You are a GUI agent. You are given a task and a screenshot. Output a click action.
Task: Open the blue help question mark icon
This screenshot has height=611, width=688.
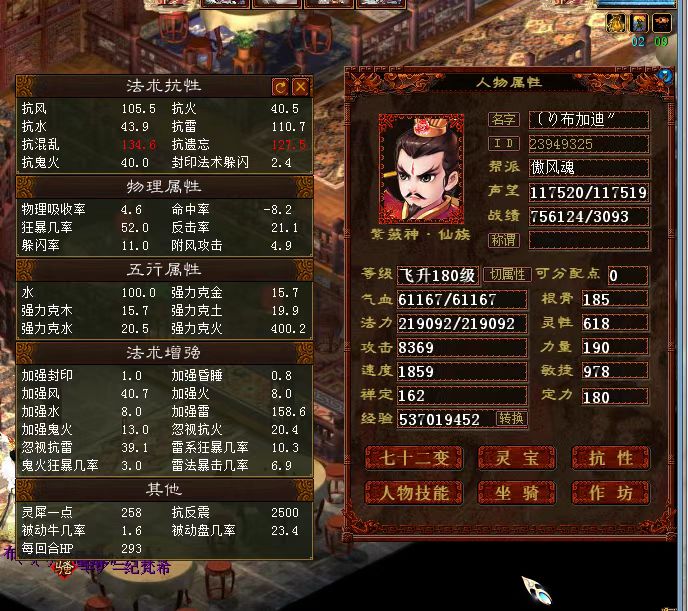coord(666,75)
